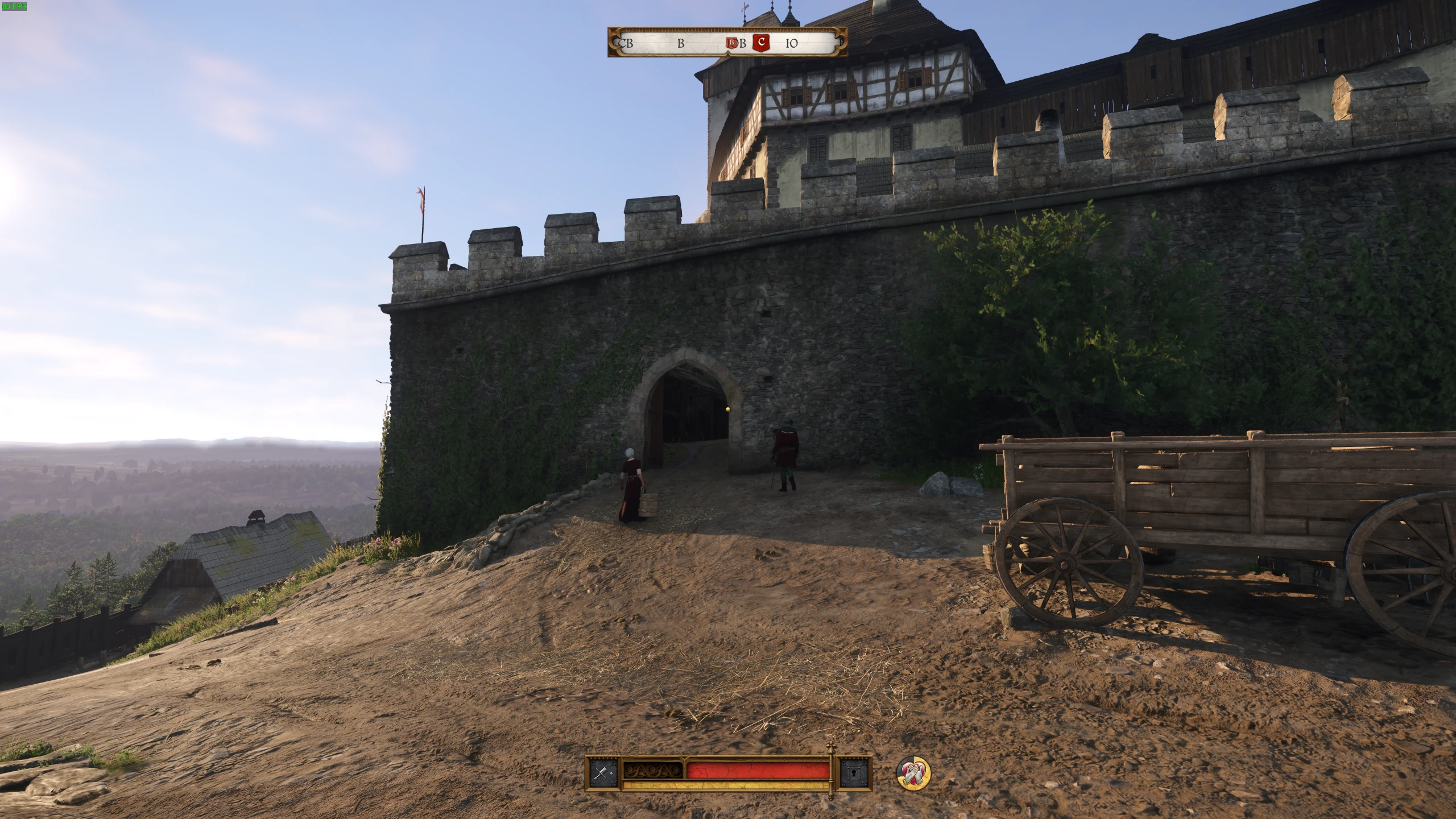Select the small red "В" marker on the compass
Screen dimensions: 1456x819
tap(732, 44)
